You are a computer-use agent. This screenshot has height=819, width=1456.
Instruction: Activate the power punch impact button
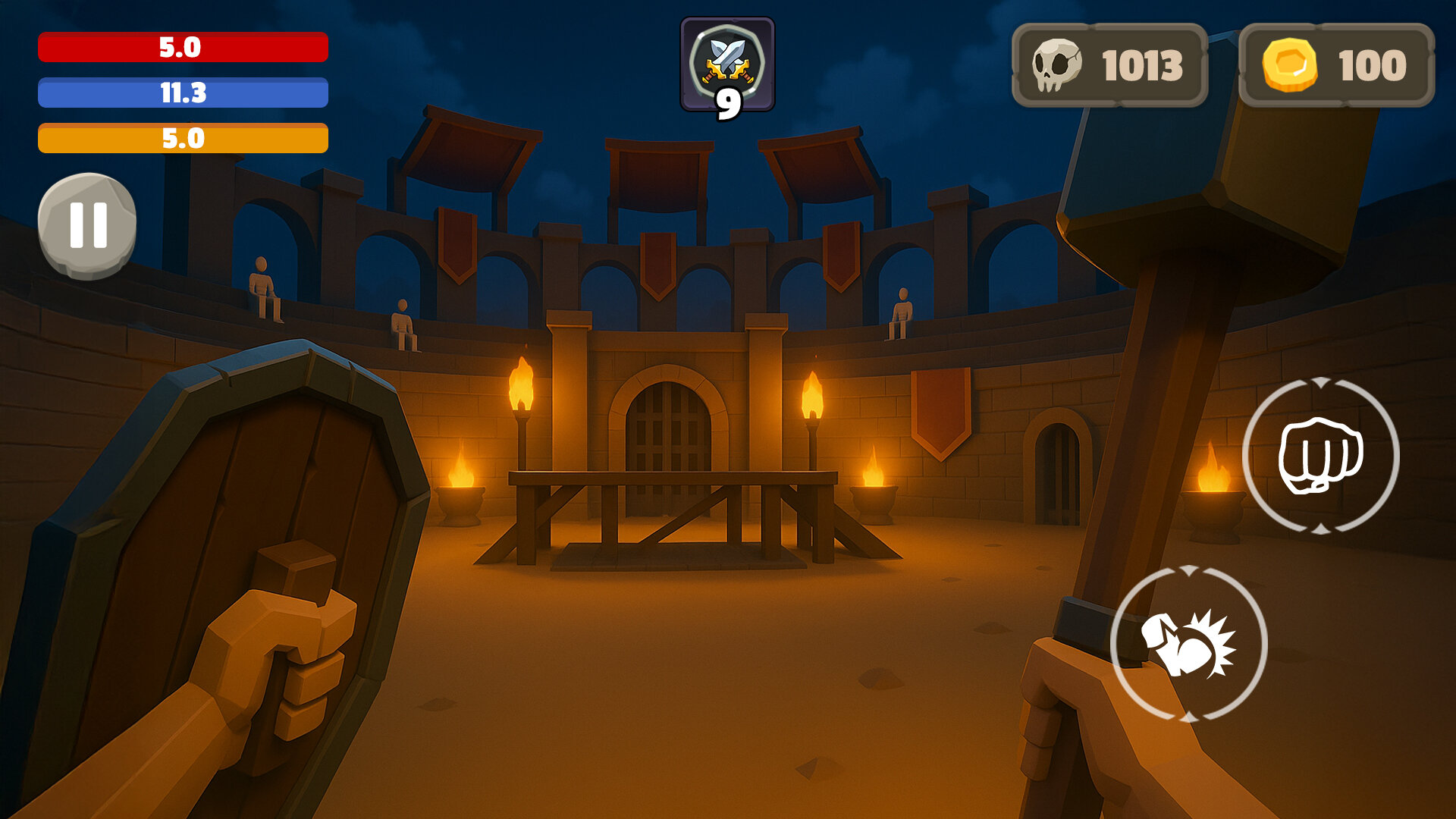pyautogui.click(x=1188, y=643)
